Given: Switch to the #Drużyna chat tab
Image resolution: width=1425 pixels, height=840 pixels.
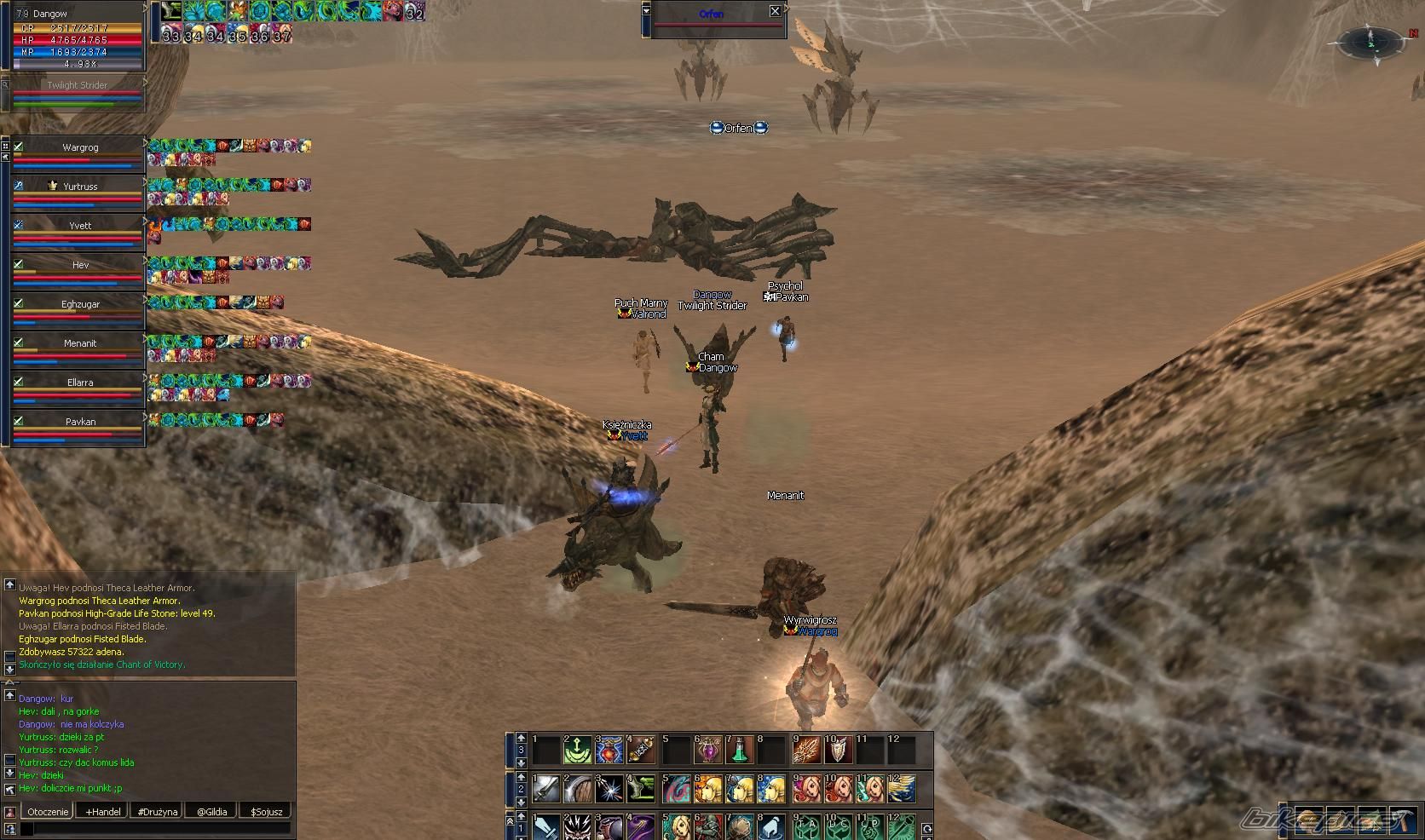Looking at the screenshot, I should pos(158,812).
